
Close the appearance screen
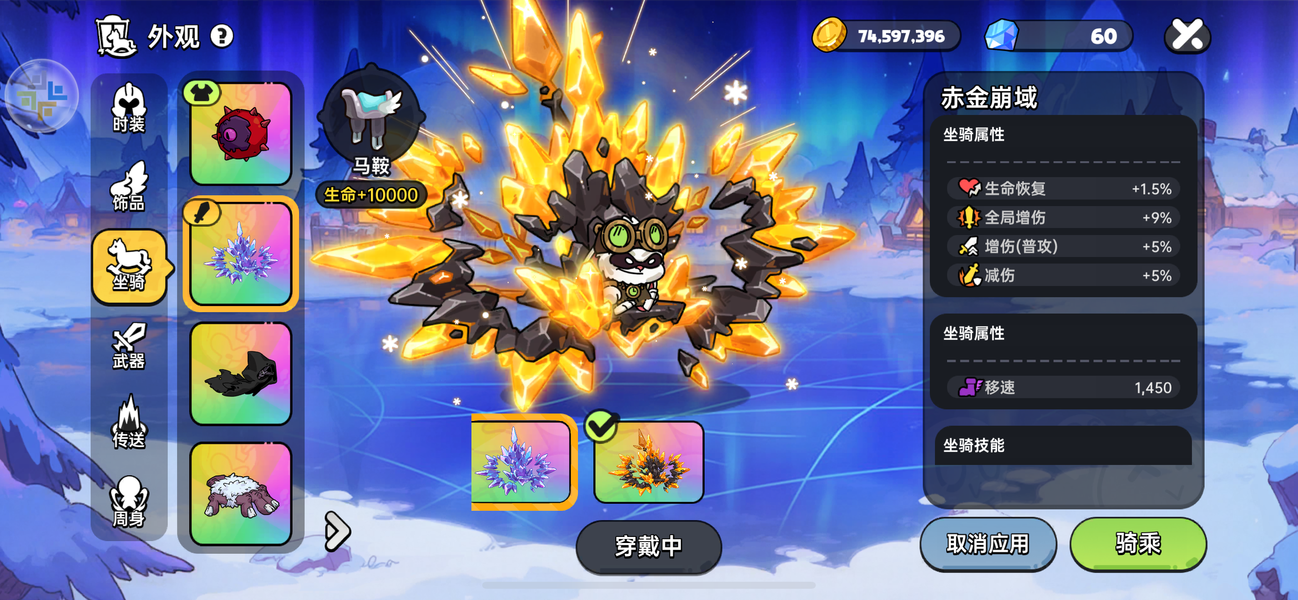pyautogui.click(x=1187, y=36)
